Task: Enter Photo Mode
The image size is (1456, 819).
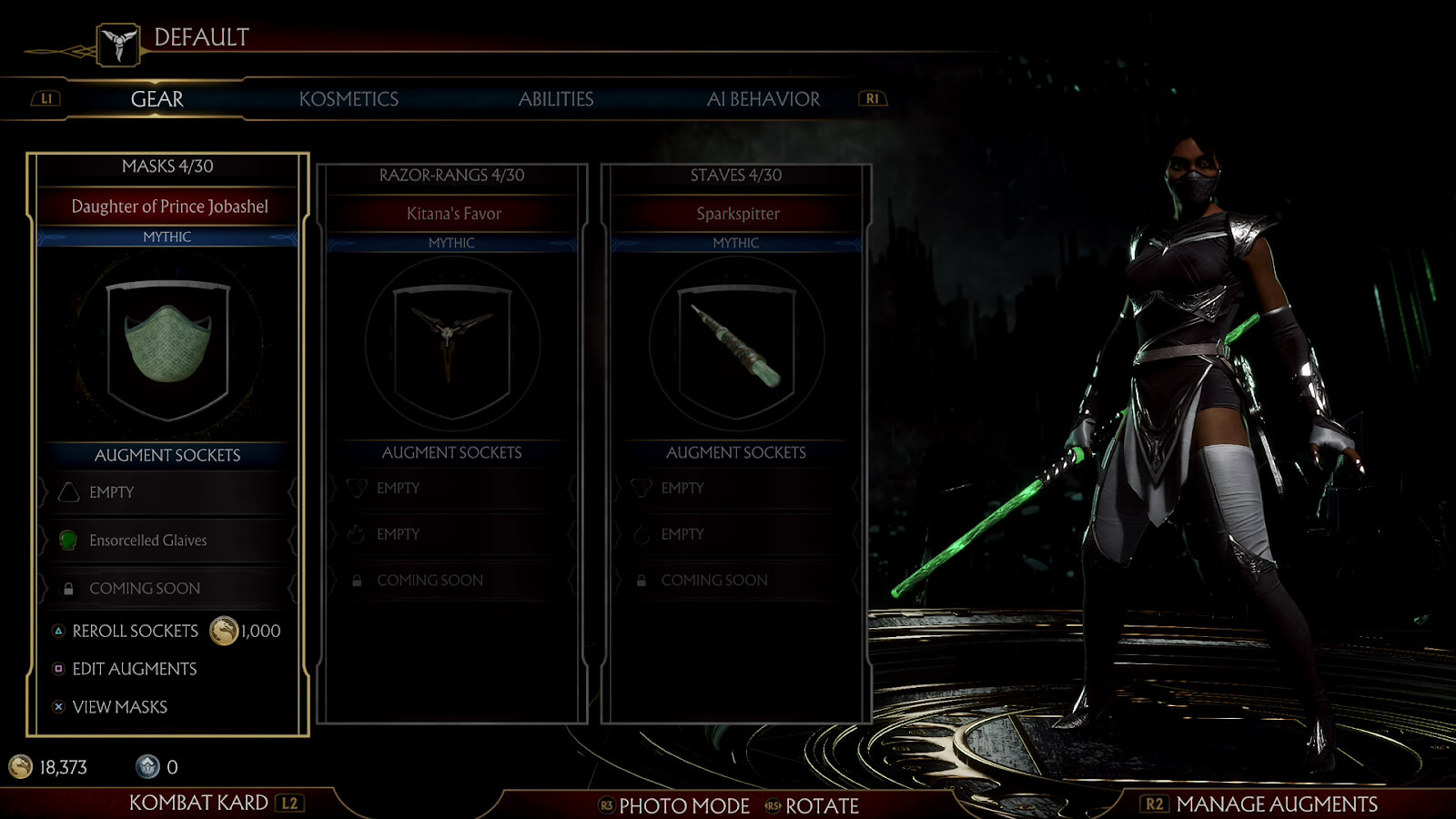Action: coord(683,805)
